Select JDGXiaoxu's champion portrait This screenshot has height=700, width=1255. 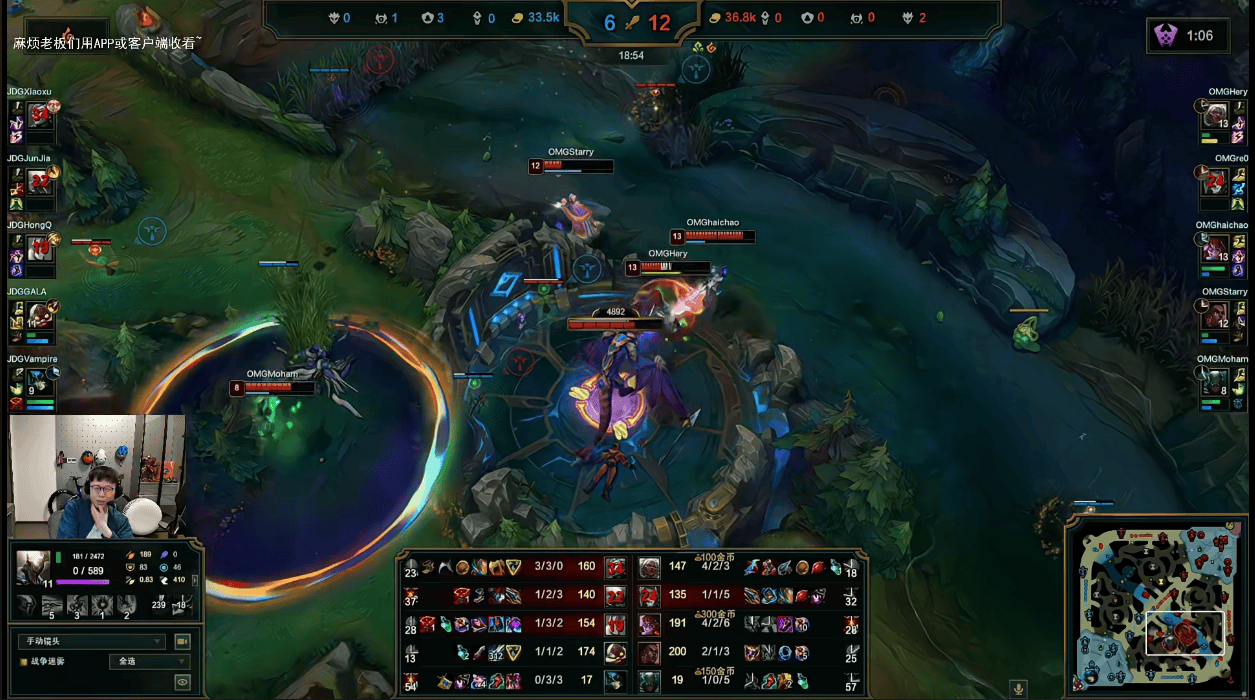click(40, 114)
